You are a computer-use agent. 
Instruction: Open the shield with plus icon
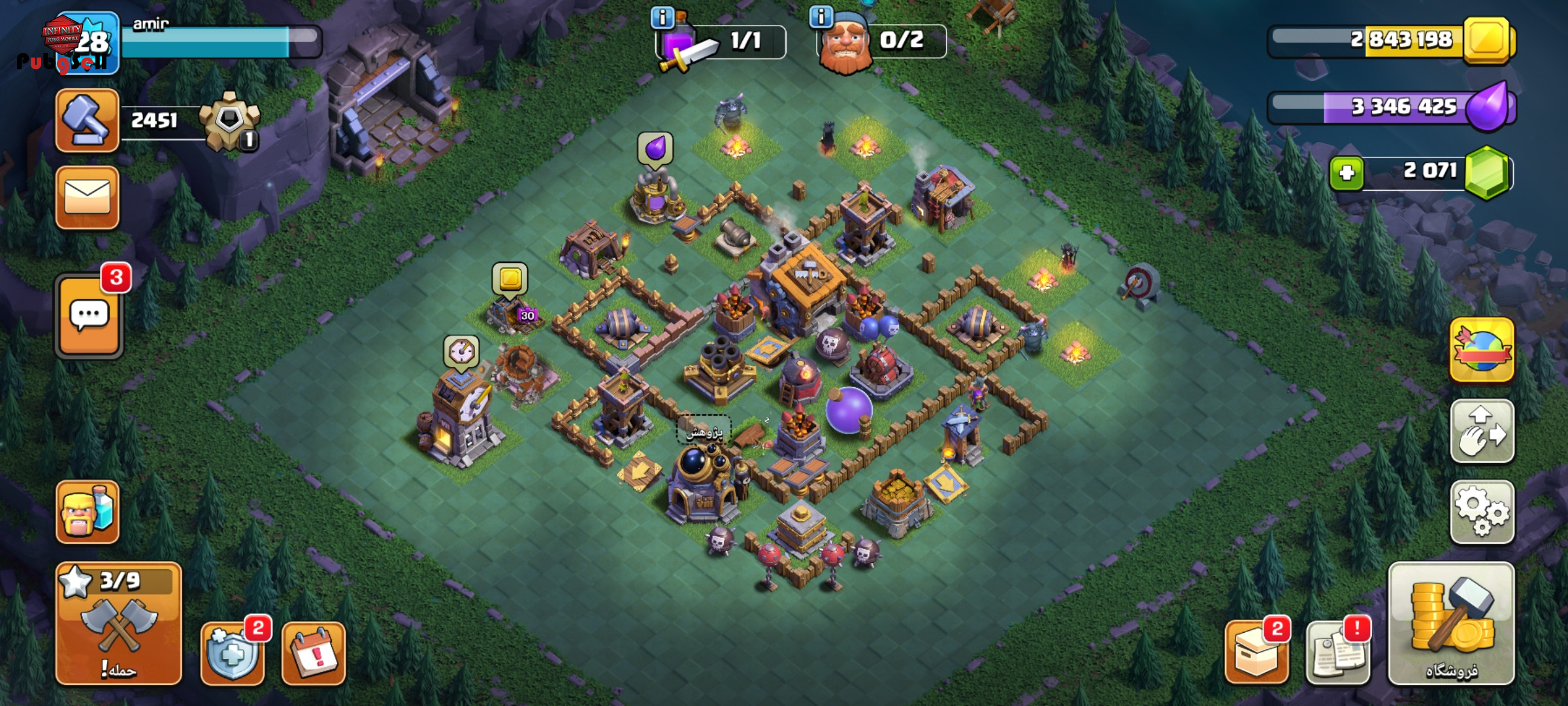(x=233, y=653)
